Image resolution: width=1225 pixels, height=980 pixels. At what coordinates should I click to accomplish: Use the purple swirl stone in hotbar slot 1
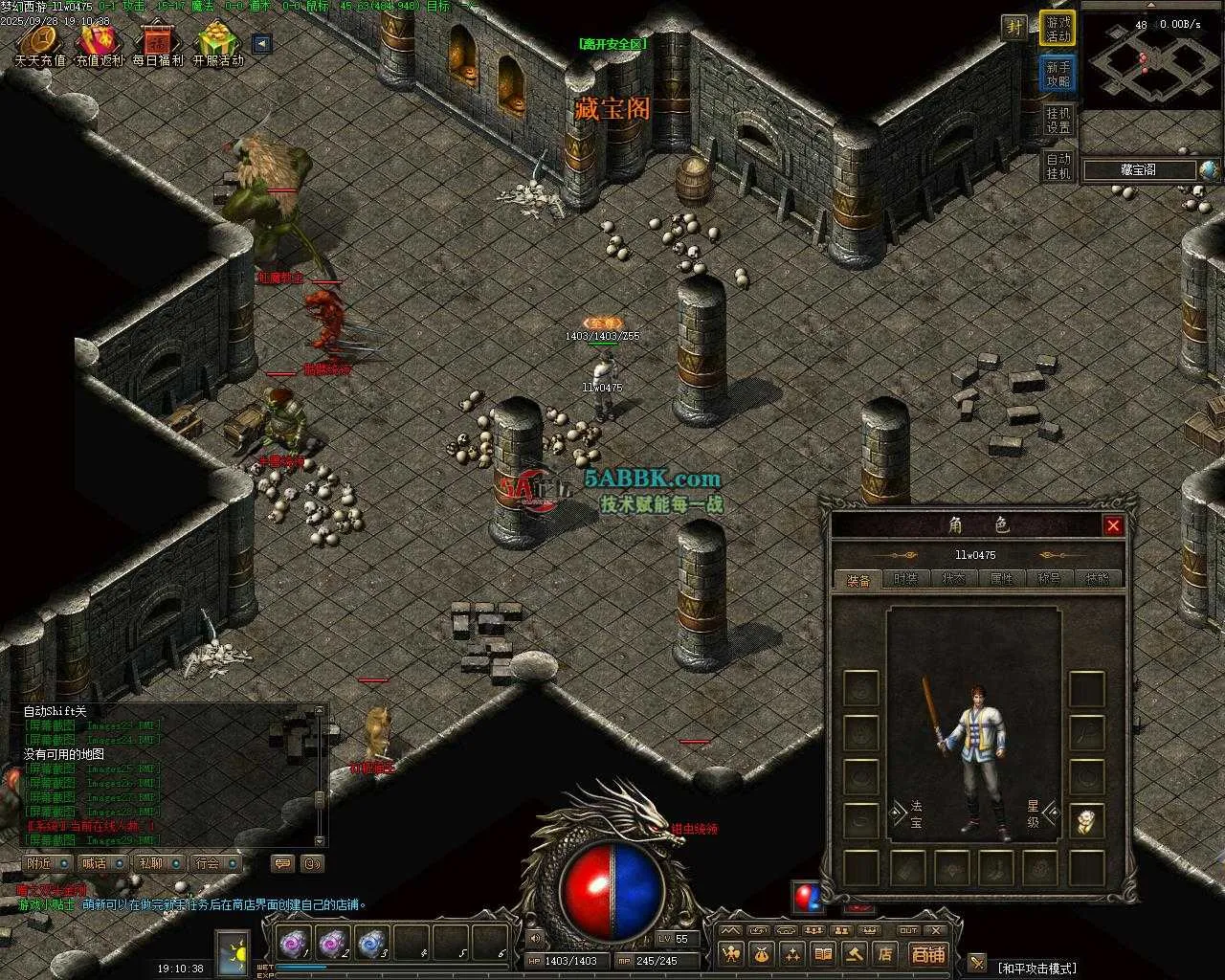292,944
